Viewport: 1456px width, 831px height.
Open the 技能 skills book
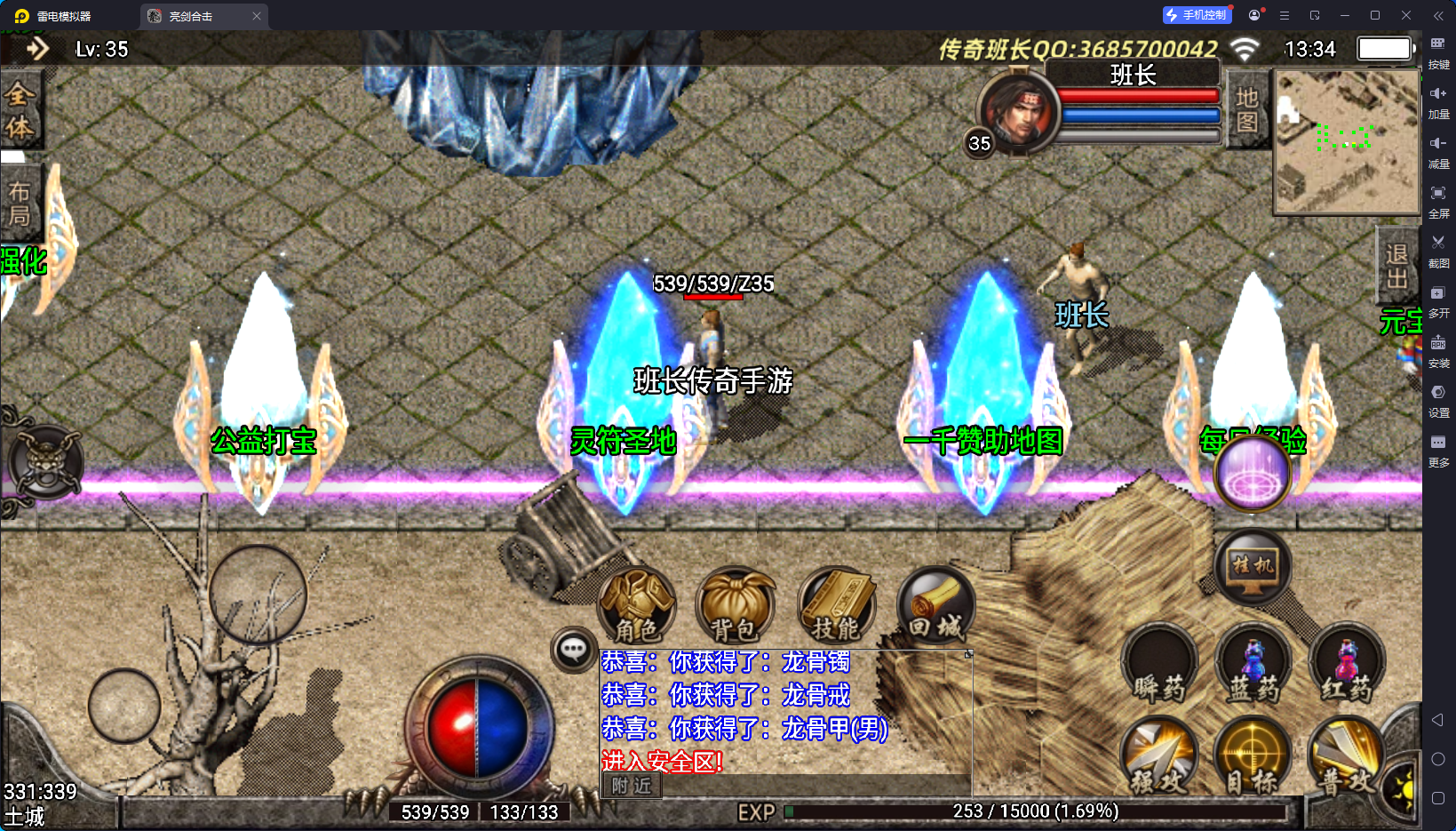pos(836,605)
